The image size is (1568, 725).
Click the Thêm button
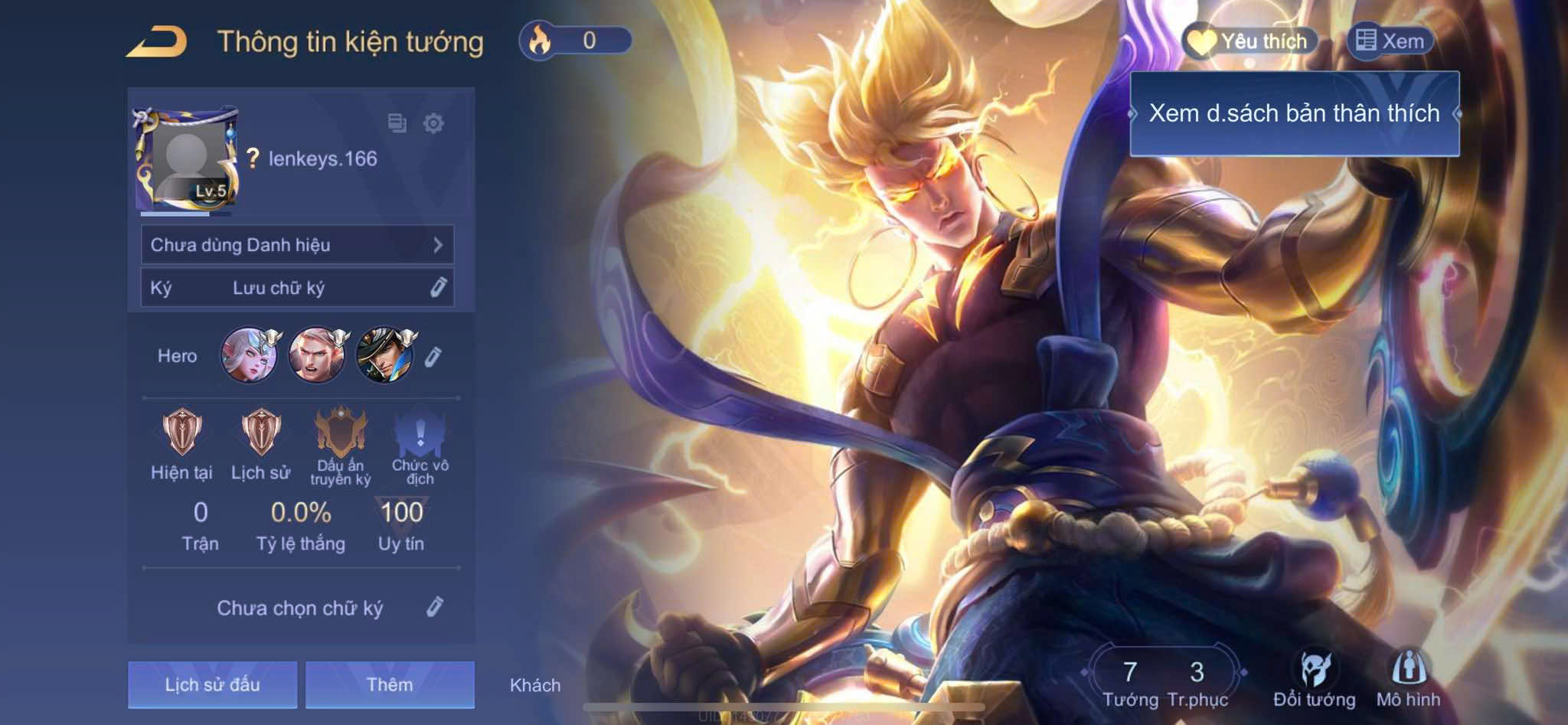[390, 684]
